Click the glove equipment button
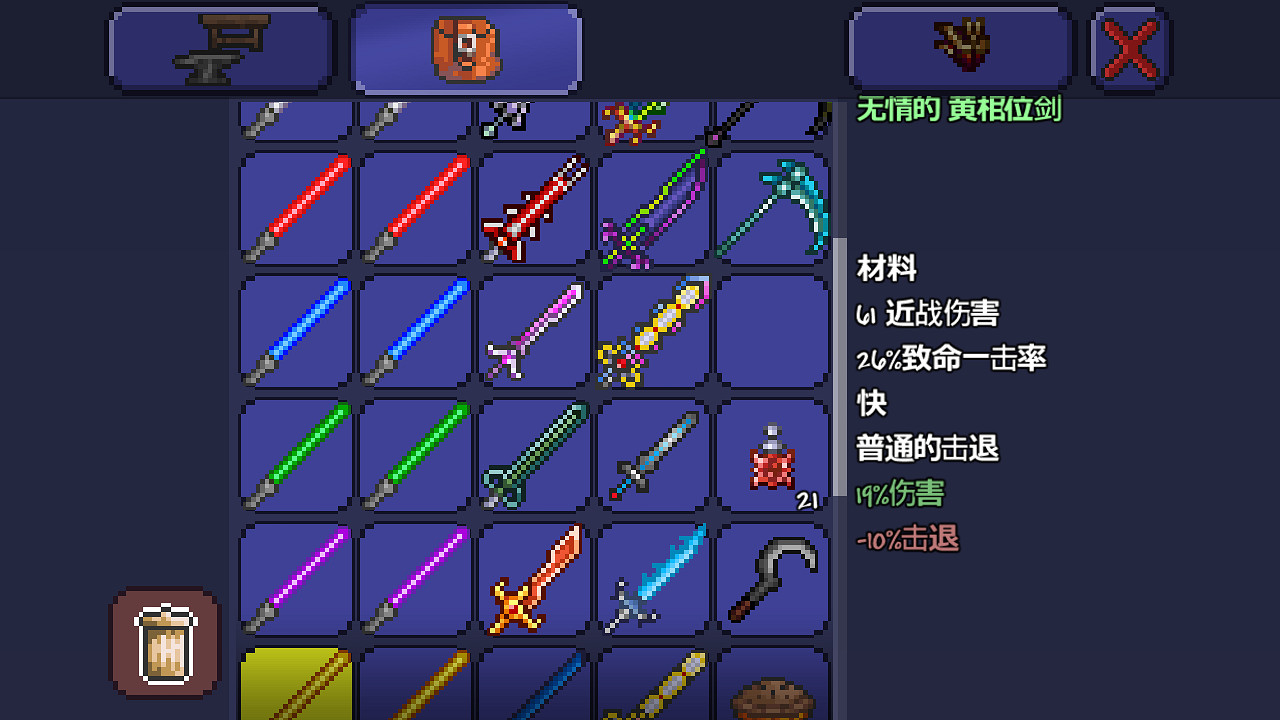Image resolution: width=1280 pixels, height=720 pixels. (x=960, y=46)
